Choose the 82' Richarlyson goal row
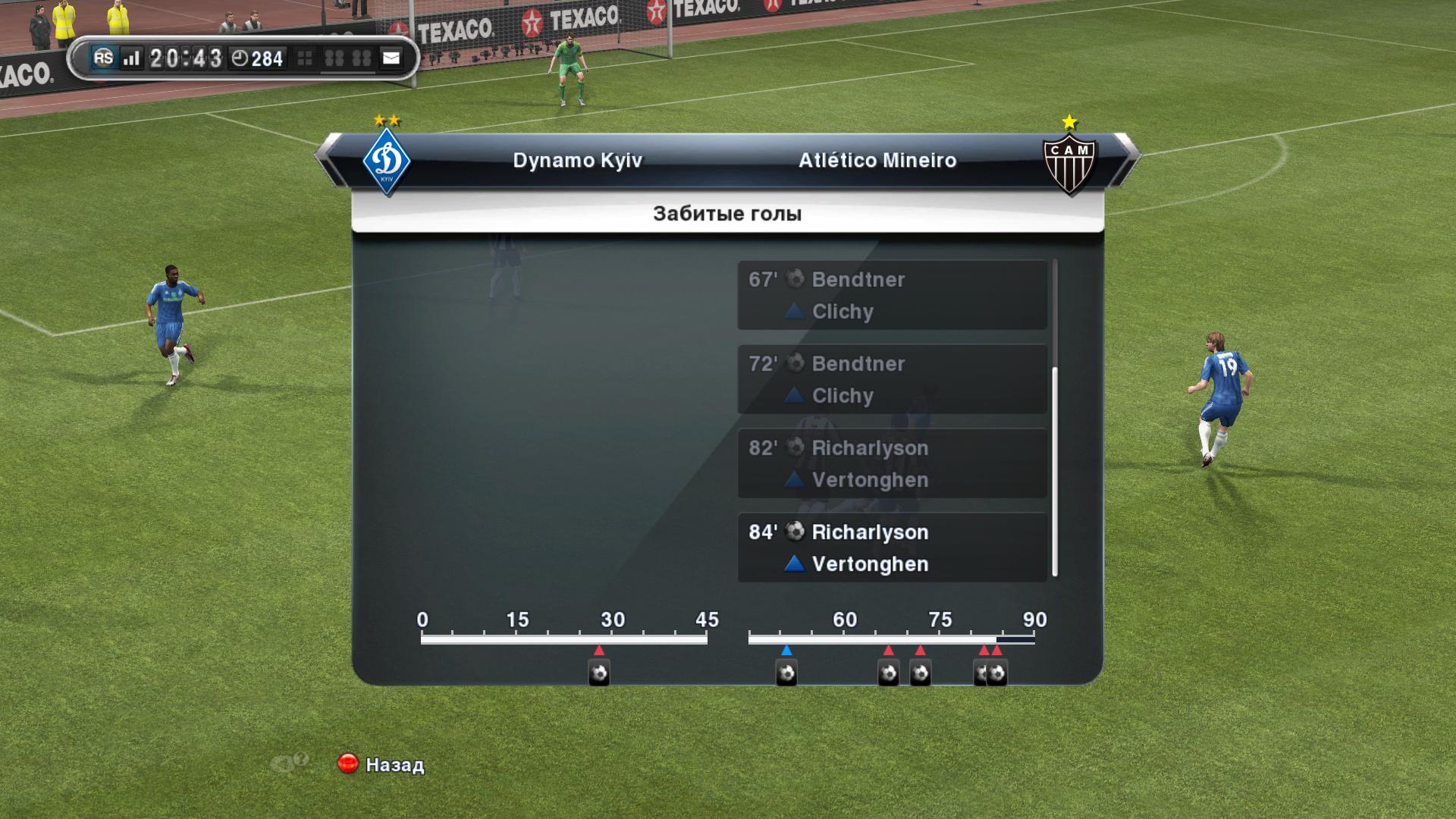Image resolution: width=1456 pixels, height=819 pixels. pyautogui.click(x=892, y=463)
